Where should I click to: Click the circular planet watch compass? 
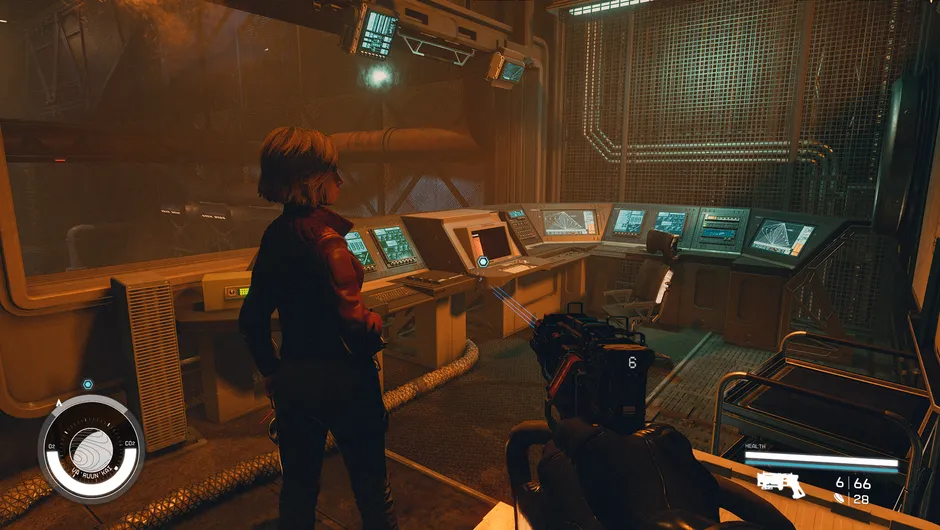click(x=91, y=448)
